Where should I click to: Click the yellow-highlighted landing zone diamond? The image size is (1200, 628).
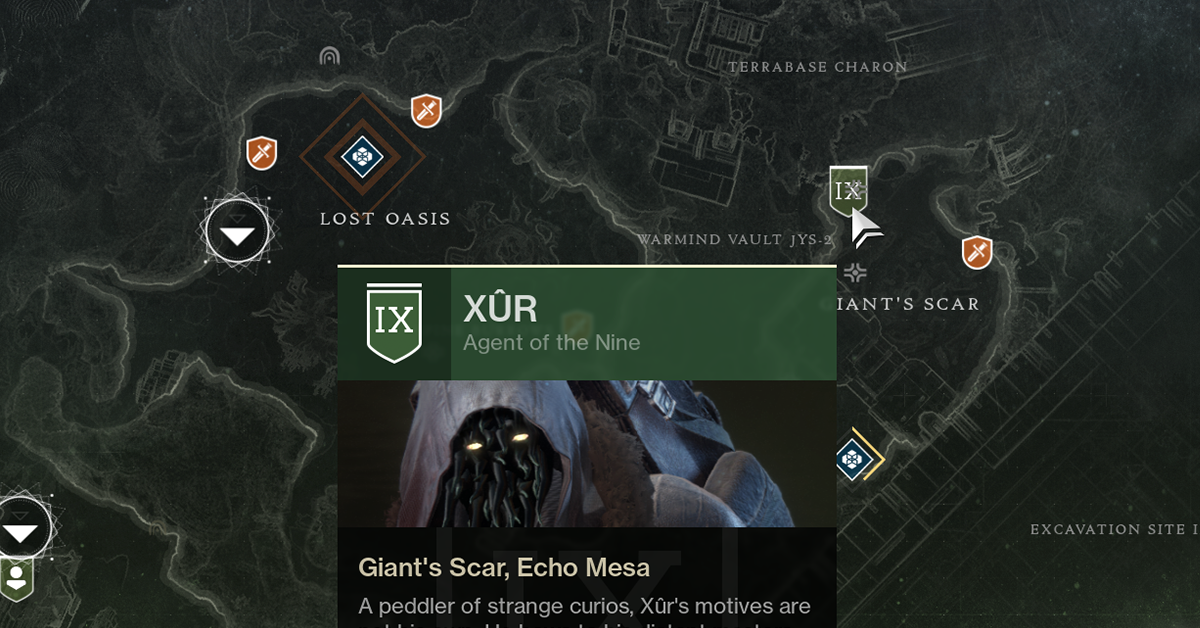tap(852, 459)
